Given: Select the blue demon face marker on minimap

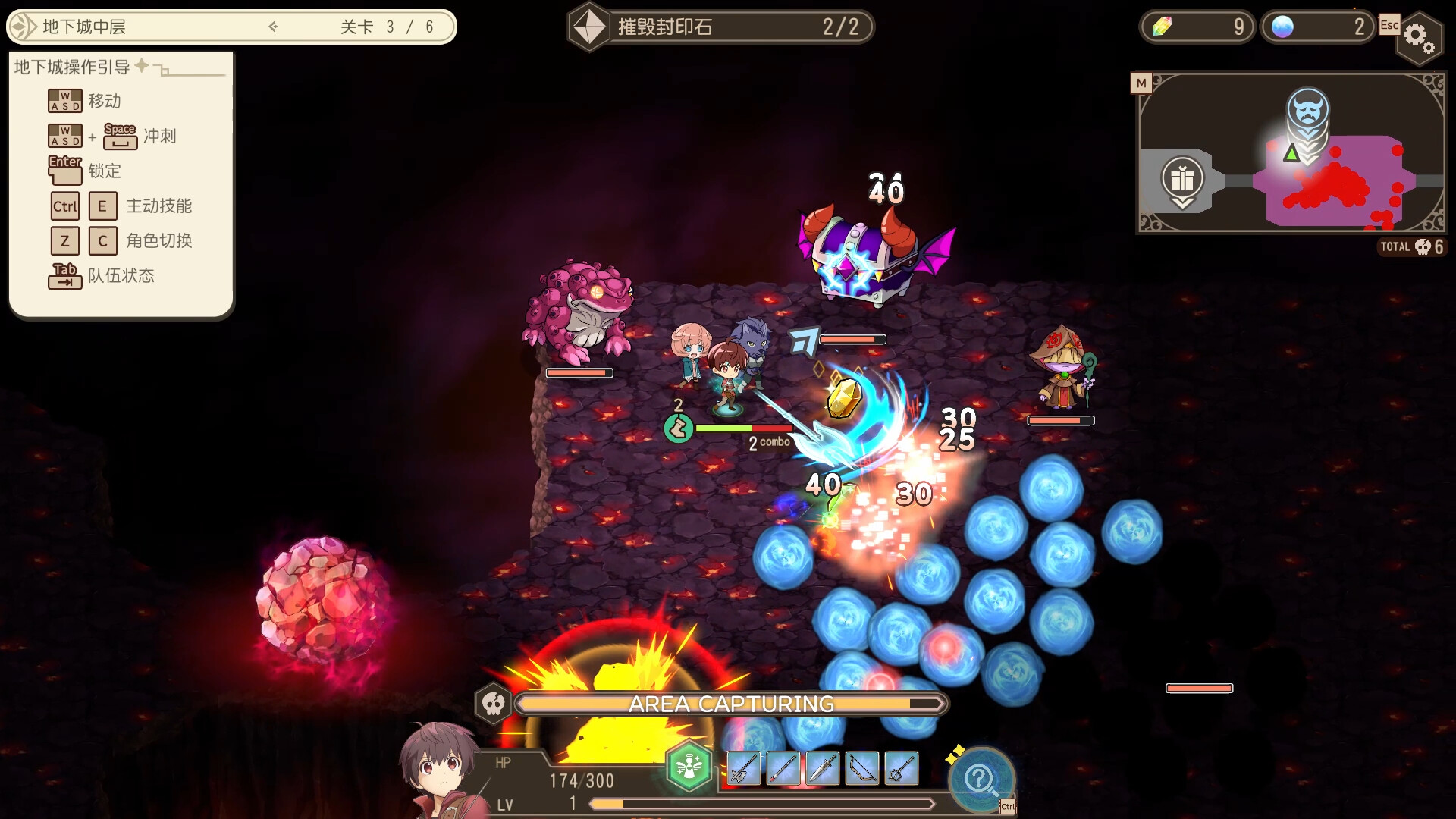Looking at the screenshot, I should coord(1307,110).
